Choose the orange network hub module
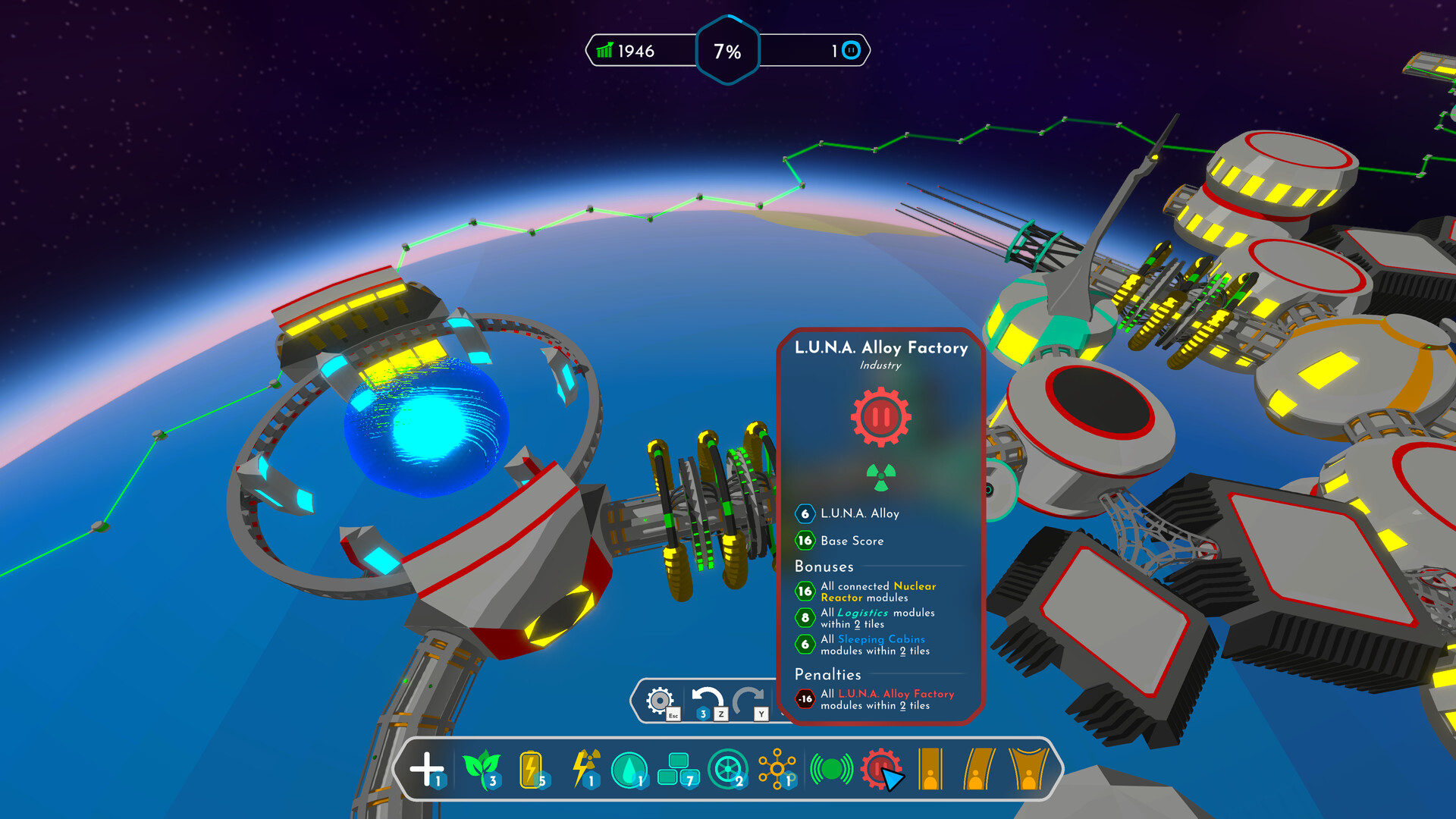Viewport: 1456px width, 819px height. coord(777,769)
